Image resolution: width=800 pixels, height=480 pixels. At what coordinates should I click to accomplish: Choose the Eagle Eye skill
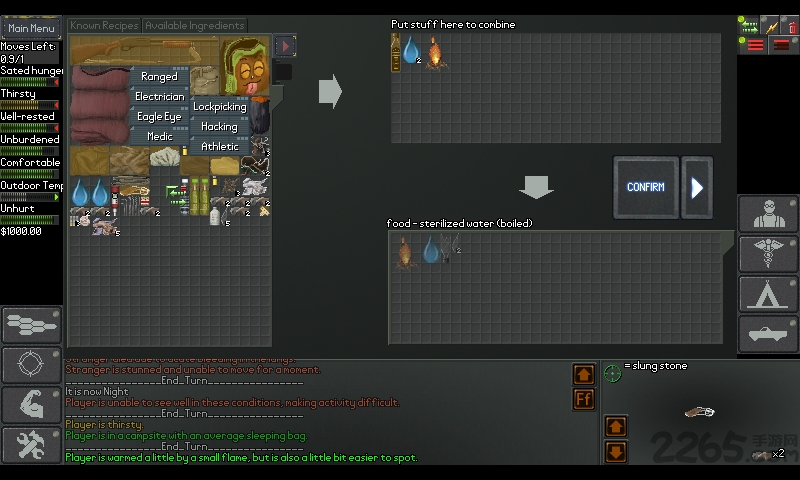click(159, 117)
